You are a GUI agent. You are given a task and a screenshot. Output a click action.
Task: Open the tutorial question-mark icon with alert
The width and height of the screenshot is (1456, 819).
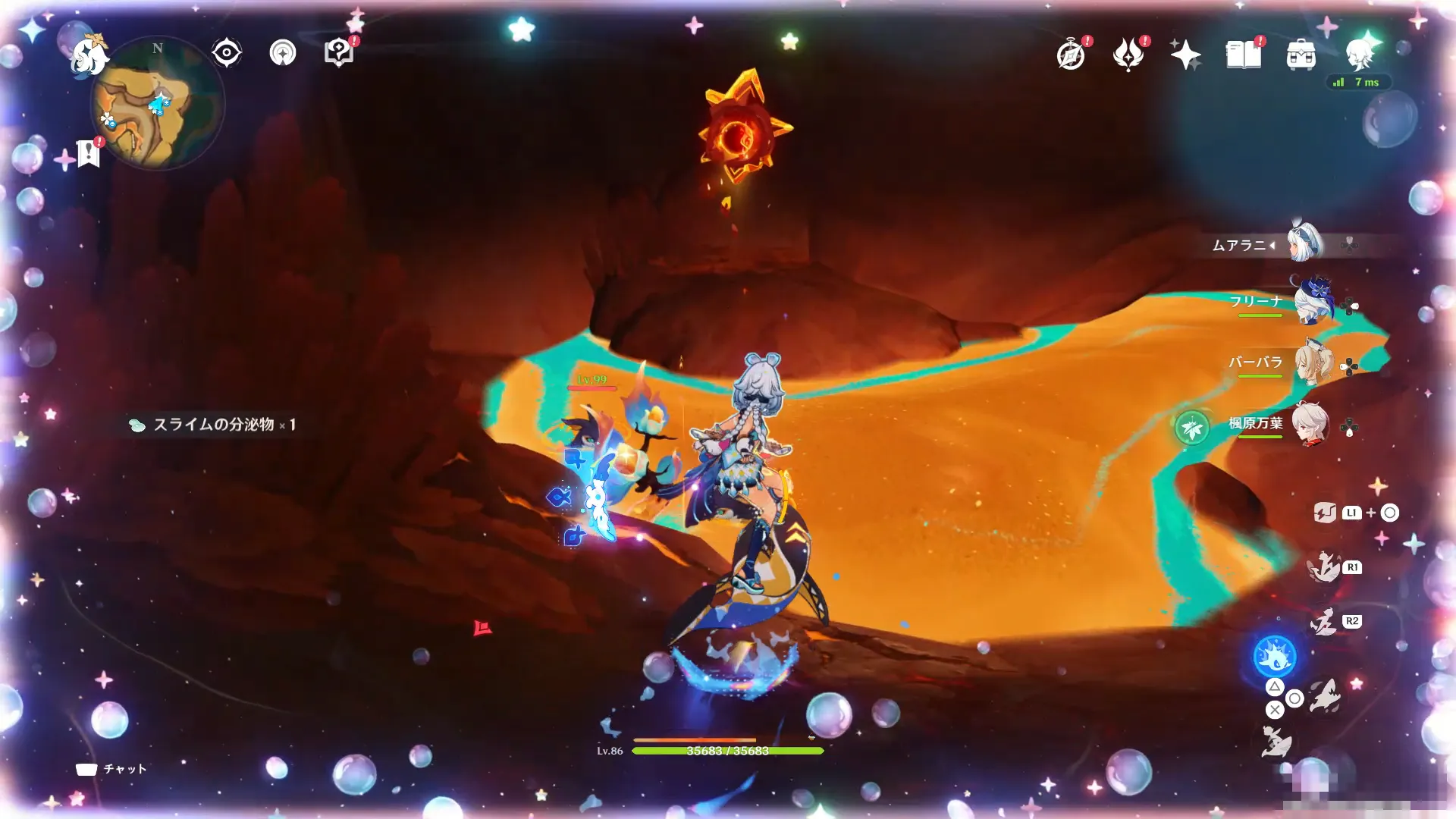tap(339, 53)
